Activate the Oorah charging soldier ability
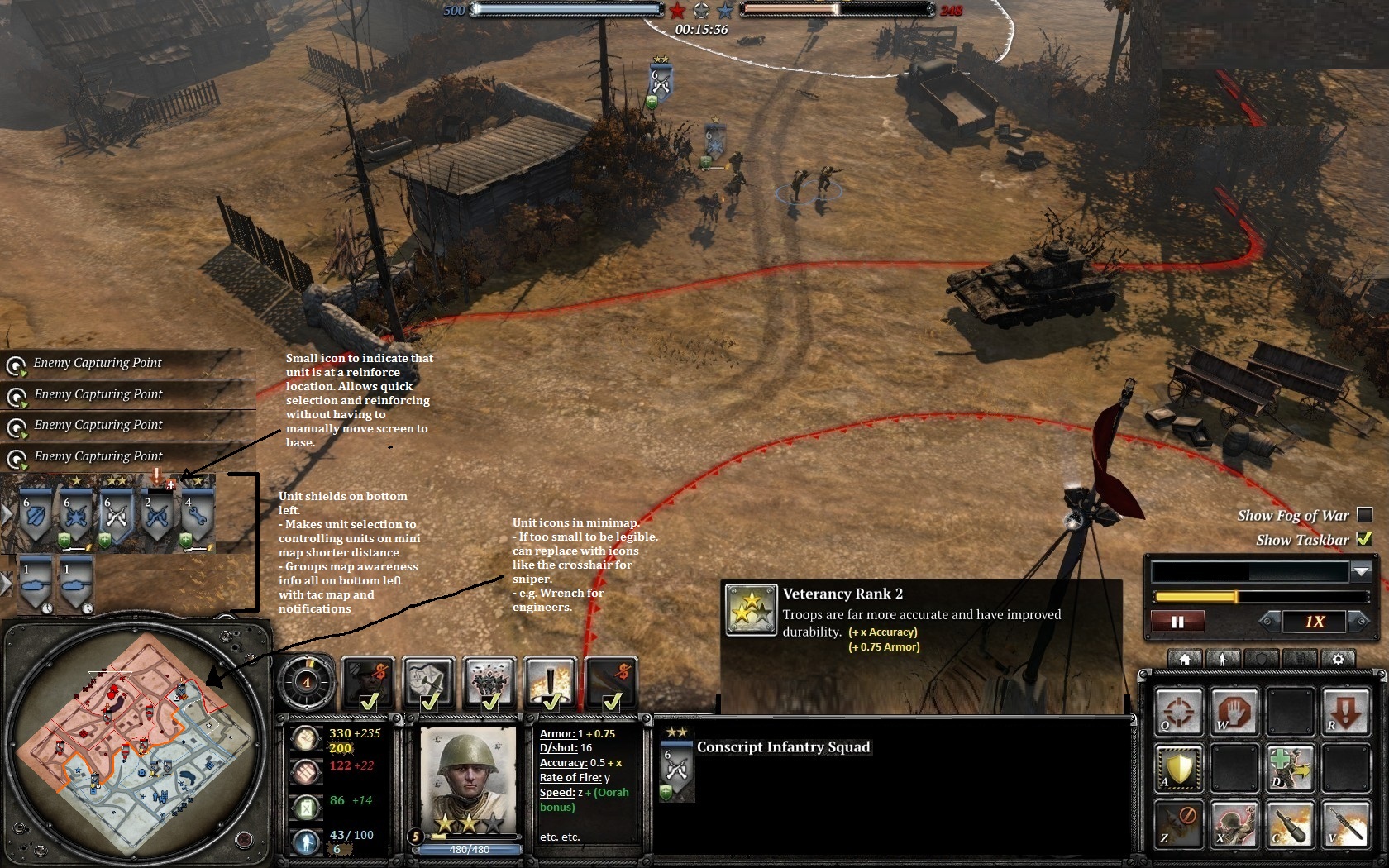The height and width of the screenshot is (868, 1389). click(1235, 823)
